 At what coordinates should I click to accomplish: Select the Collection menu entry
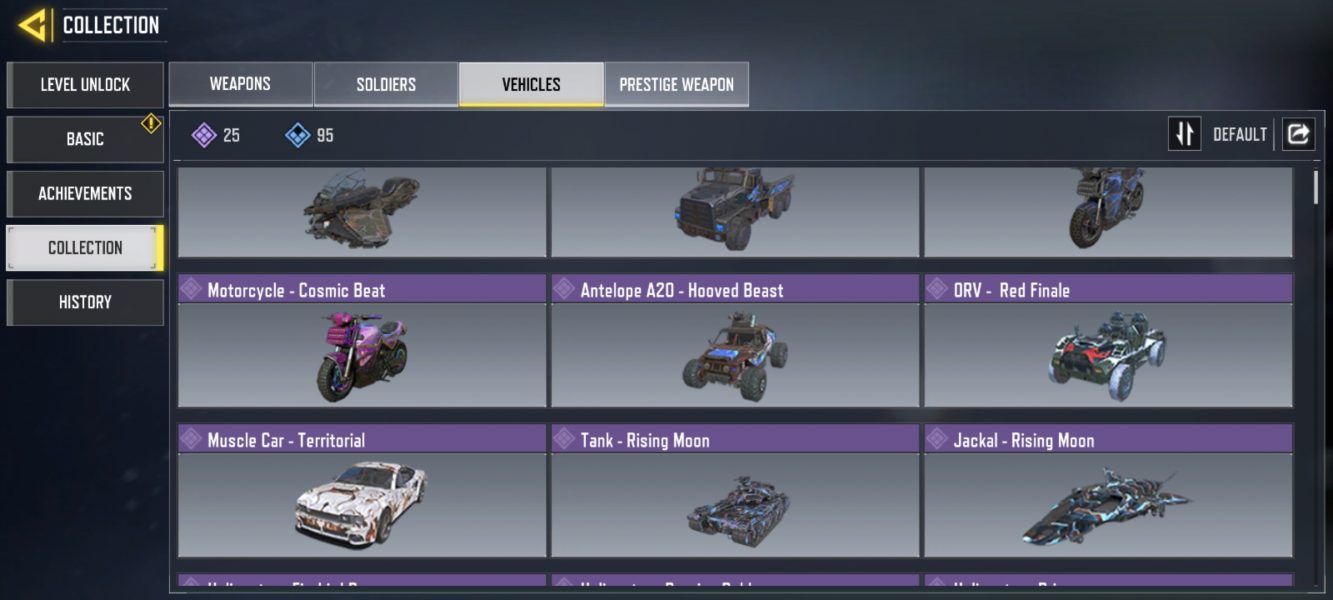(85, 247)
